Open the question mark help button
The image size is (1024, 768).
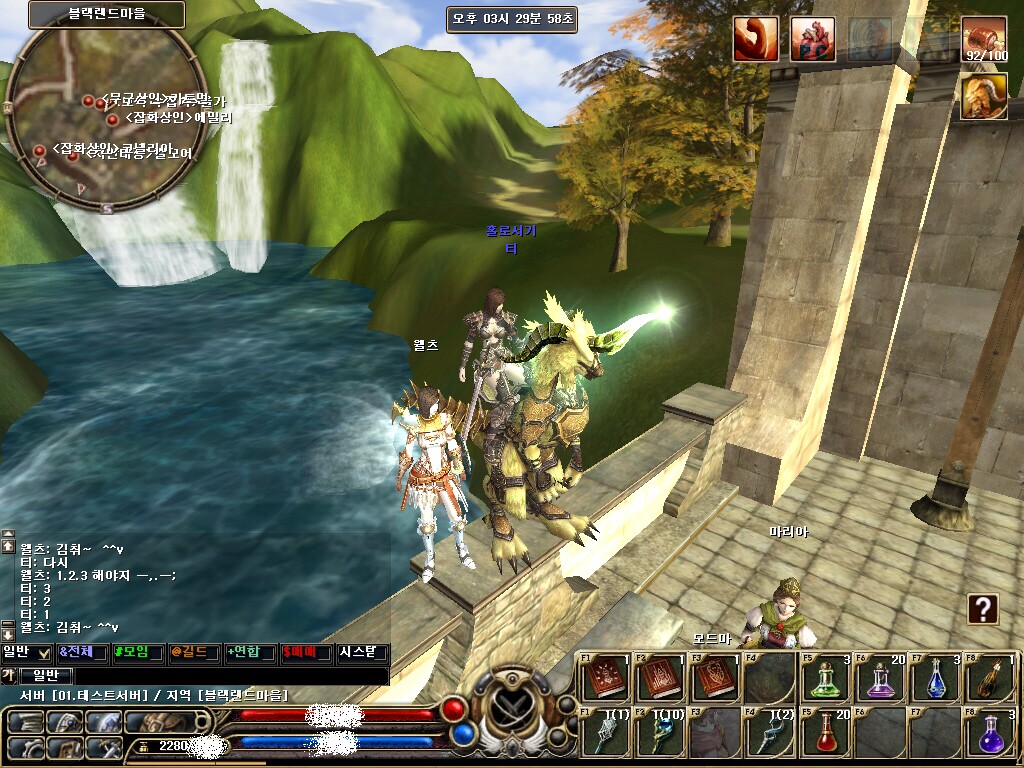pos(983,608)
